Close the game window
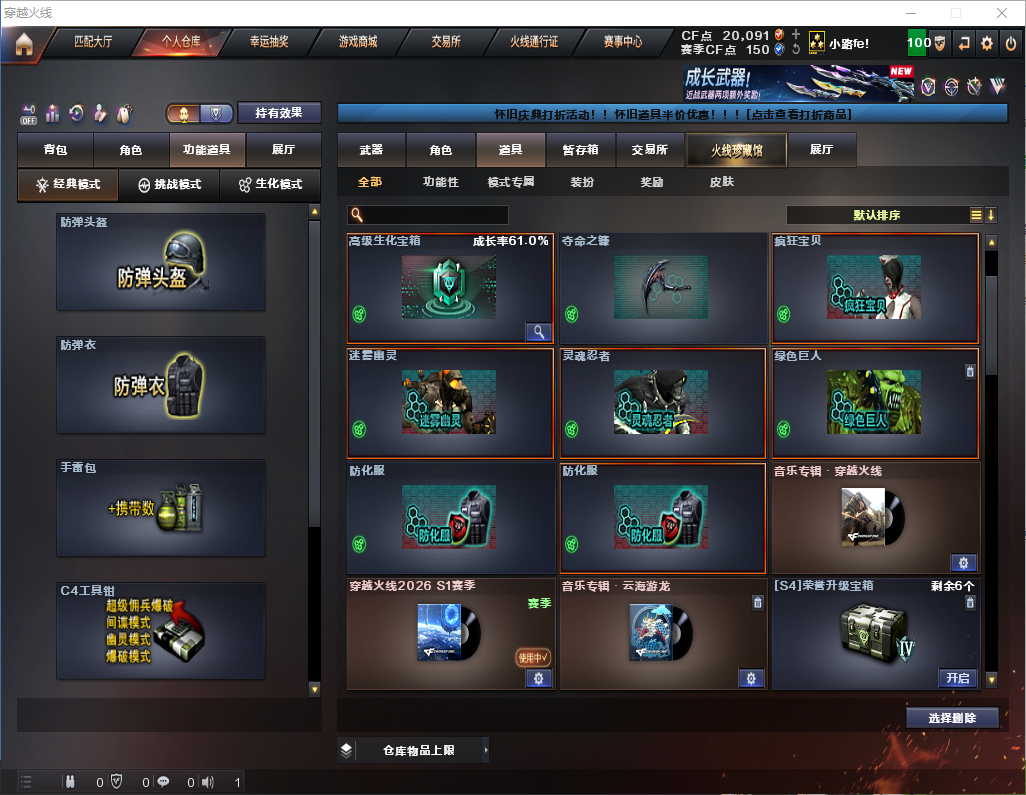 pyautogui.click(x=1002, y=13)
